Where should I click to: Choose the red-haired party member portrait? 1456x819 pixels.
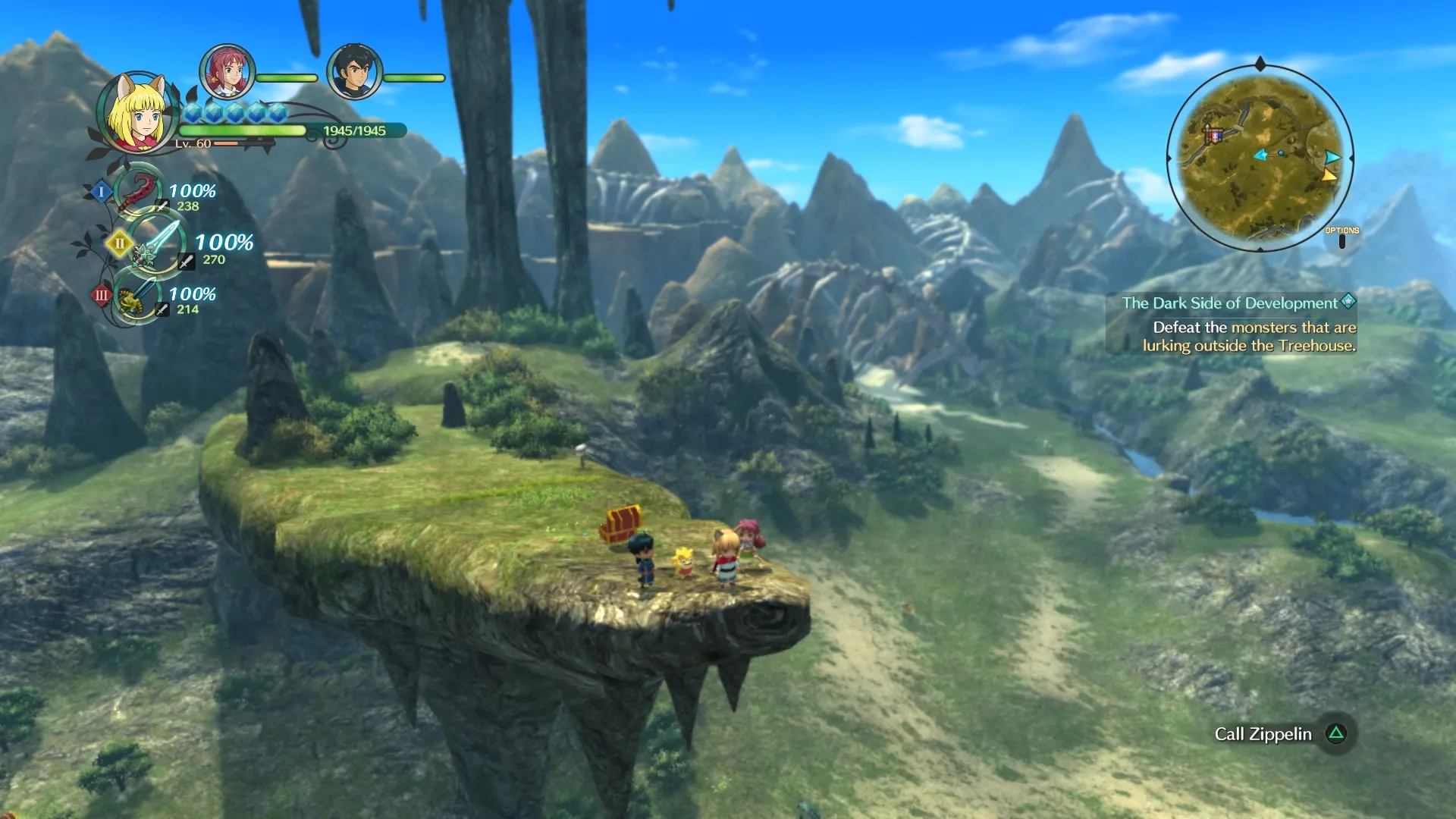(227, 72)
